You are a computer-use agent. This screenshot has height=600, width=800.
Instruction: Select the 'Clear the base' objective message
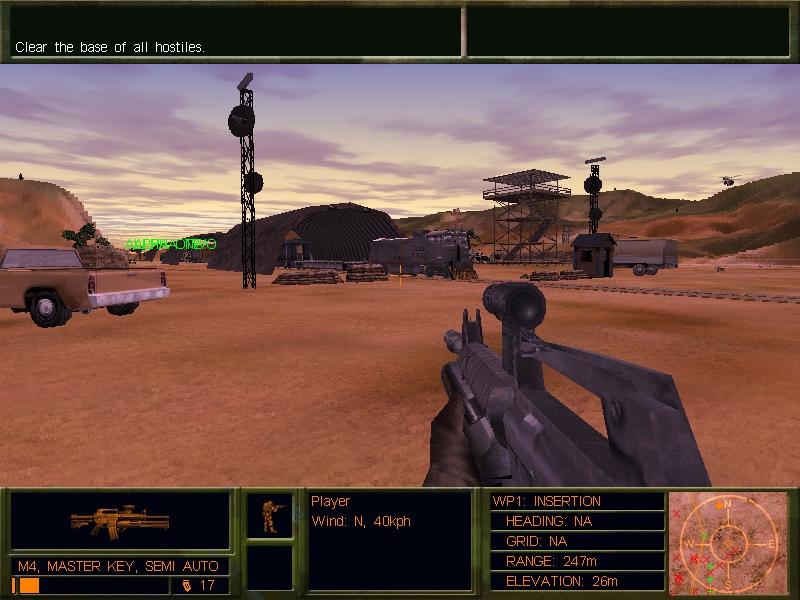click(x=110, y=47)
